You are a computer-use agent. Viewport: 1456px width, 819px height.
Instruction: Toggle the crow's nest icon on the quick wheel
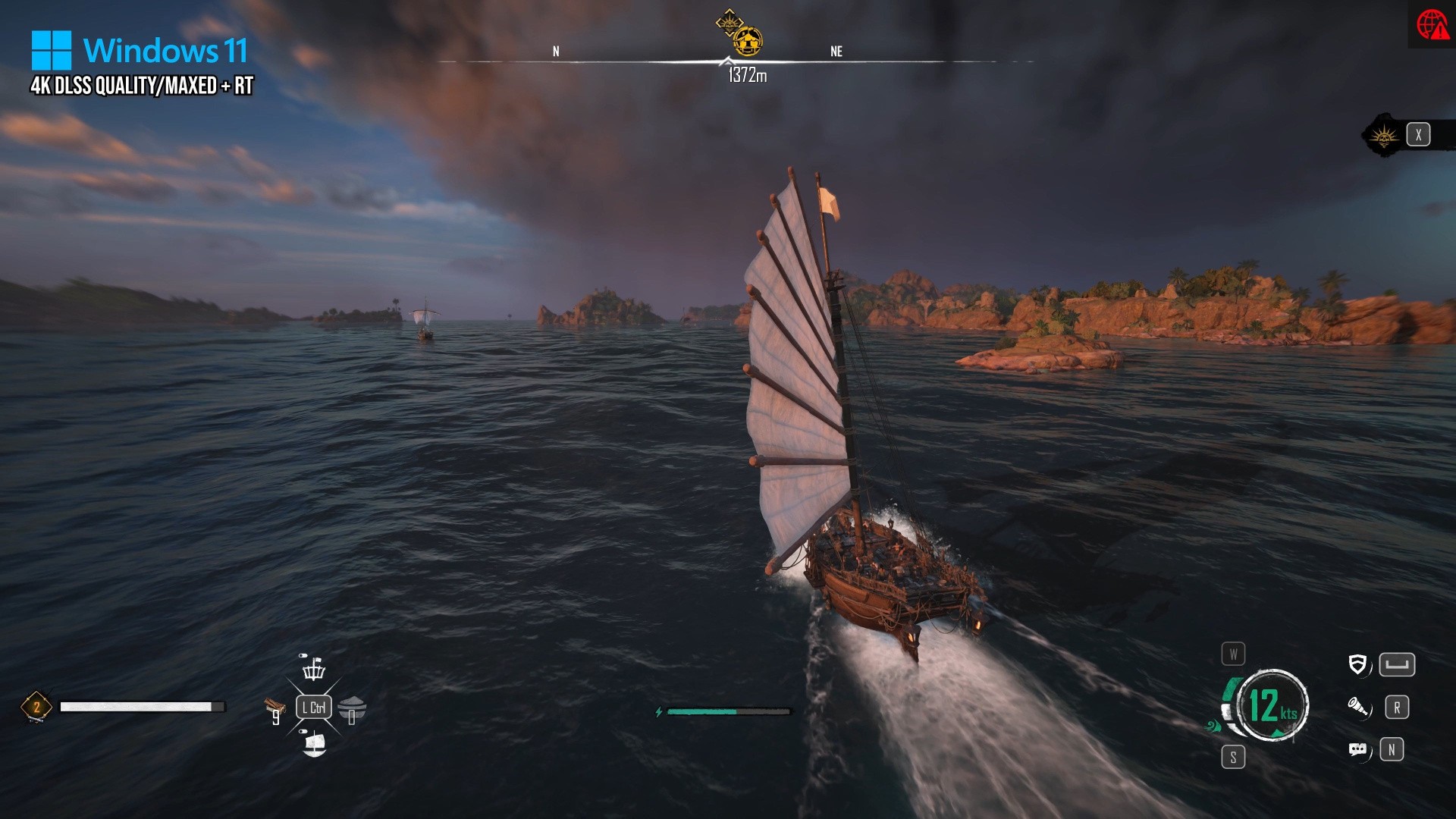pos(313,667)
